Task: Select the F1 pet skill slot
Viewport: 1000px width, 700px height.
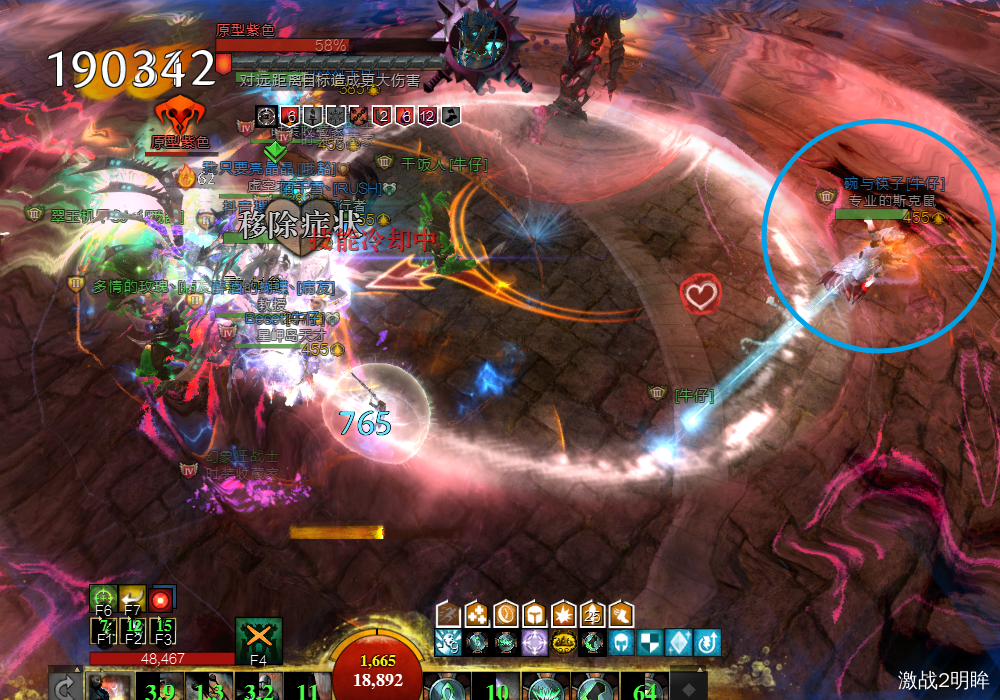Action: (x=103, y=630)
